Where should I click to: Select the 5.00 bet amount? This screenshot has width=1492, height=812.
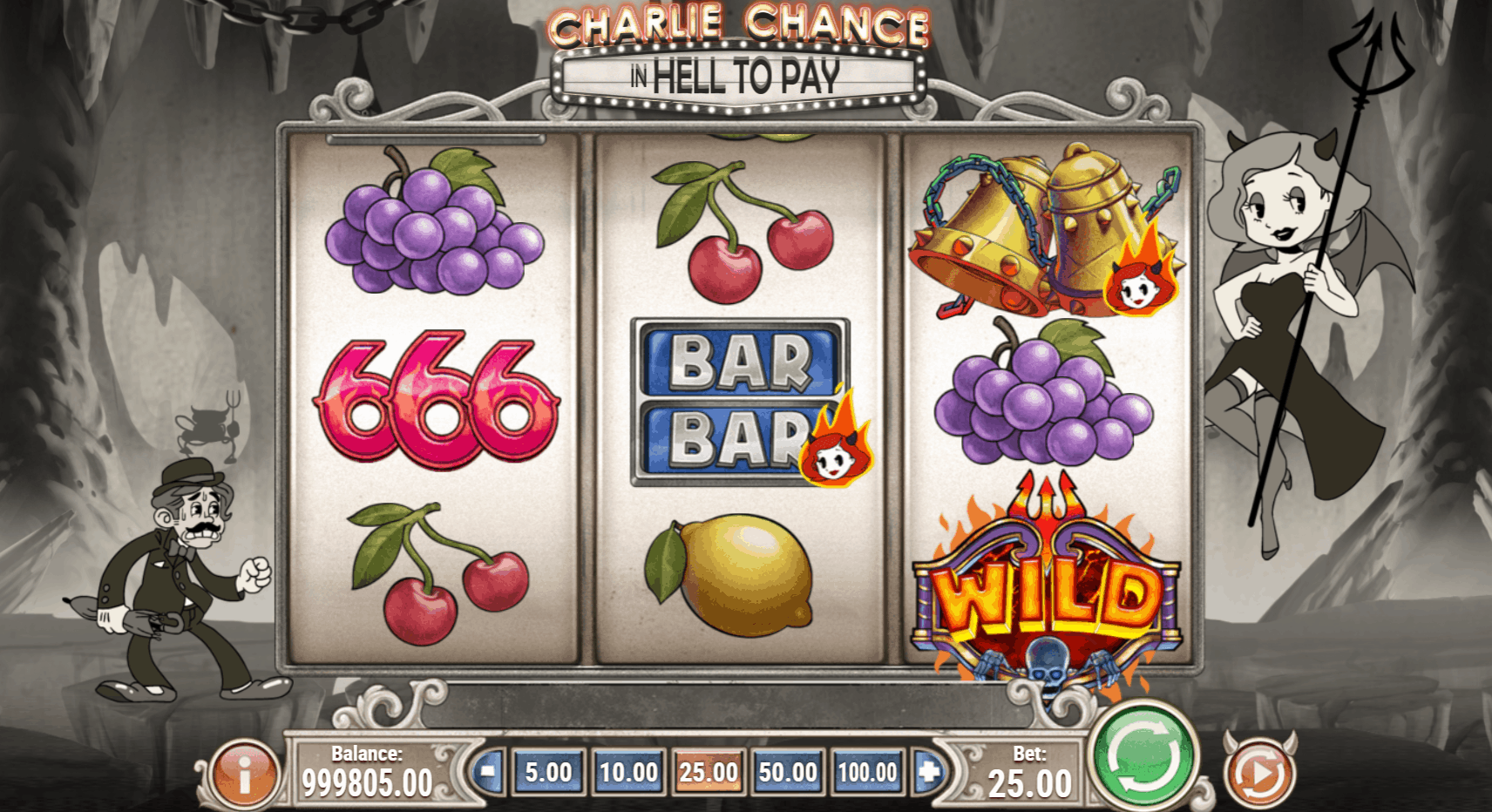pos(547,772)
